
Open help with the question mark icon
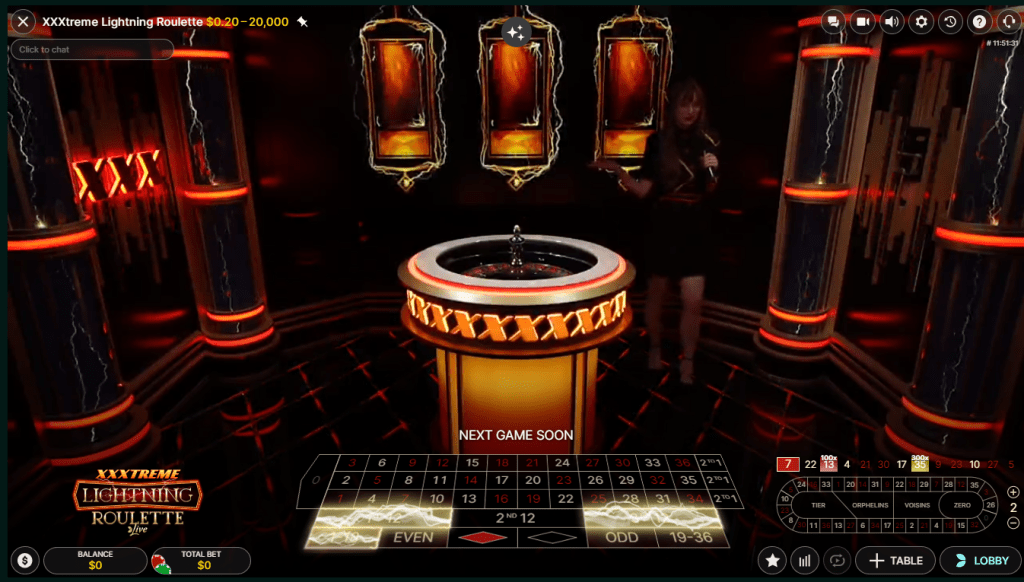click(979, 21)
